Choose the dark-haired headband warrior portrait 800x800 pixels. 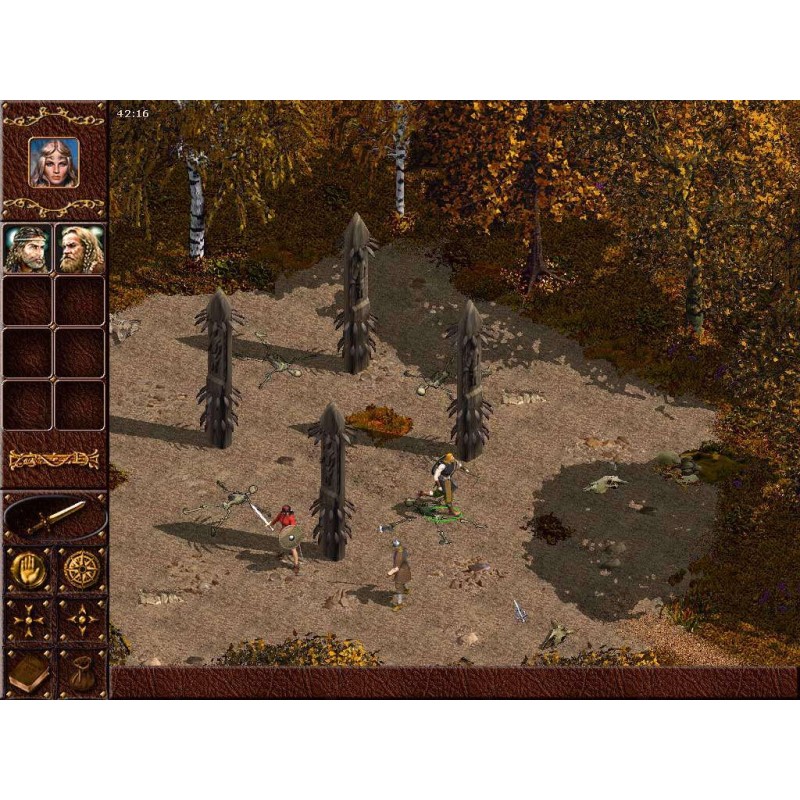coord(28,248)
